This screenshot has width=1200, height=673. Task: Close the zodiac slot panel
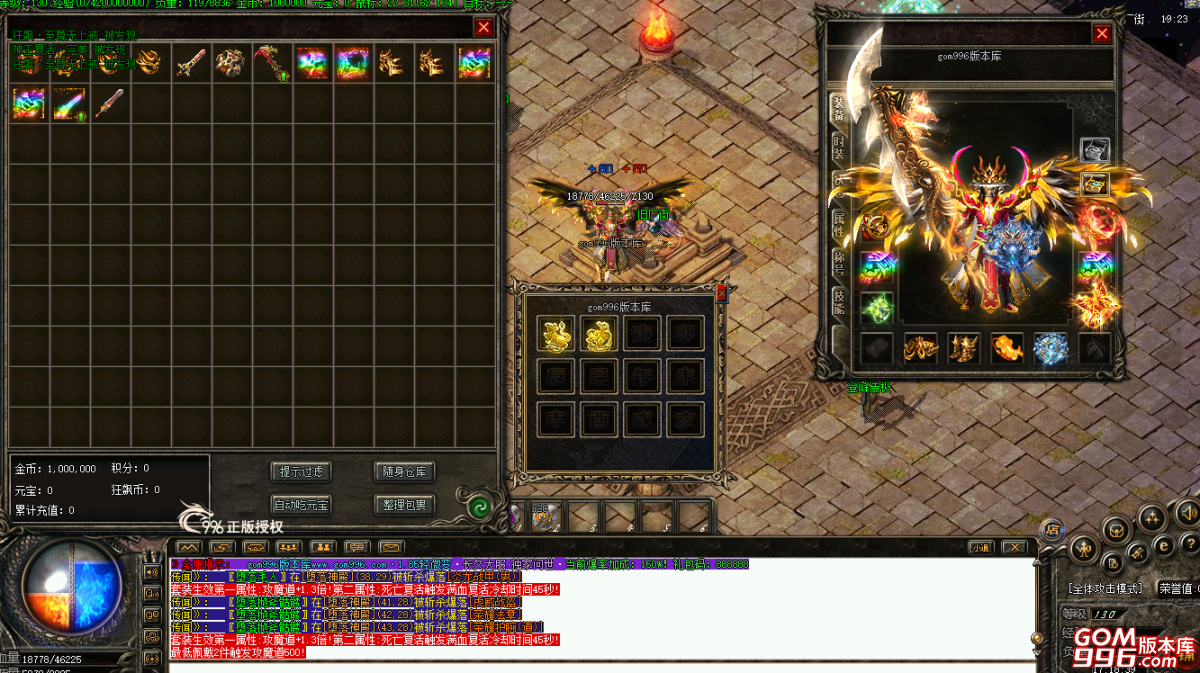tap(720, 293)
